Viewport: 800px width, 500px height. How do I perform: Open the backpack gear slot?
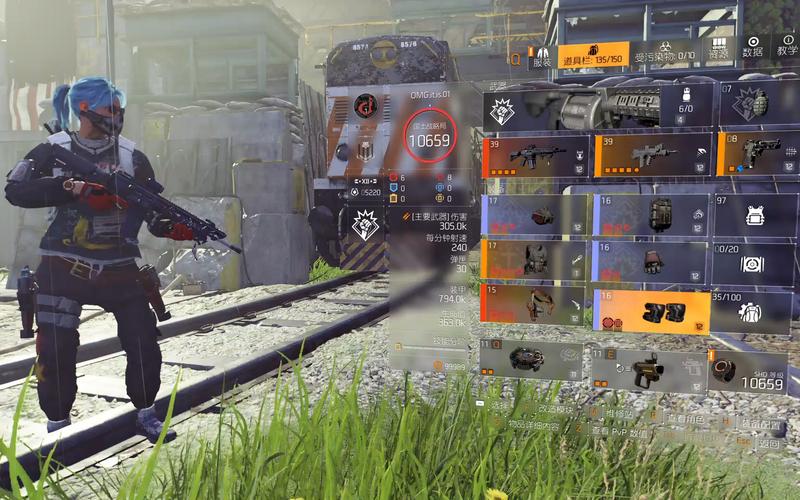tap(651, 215)
